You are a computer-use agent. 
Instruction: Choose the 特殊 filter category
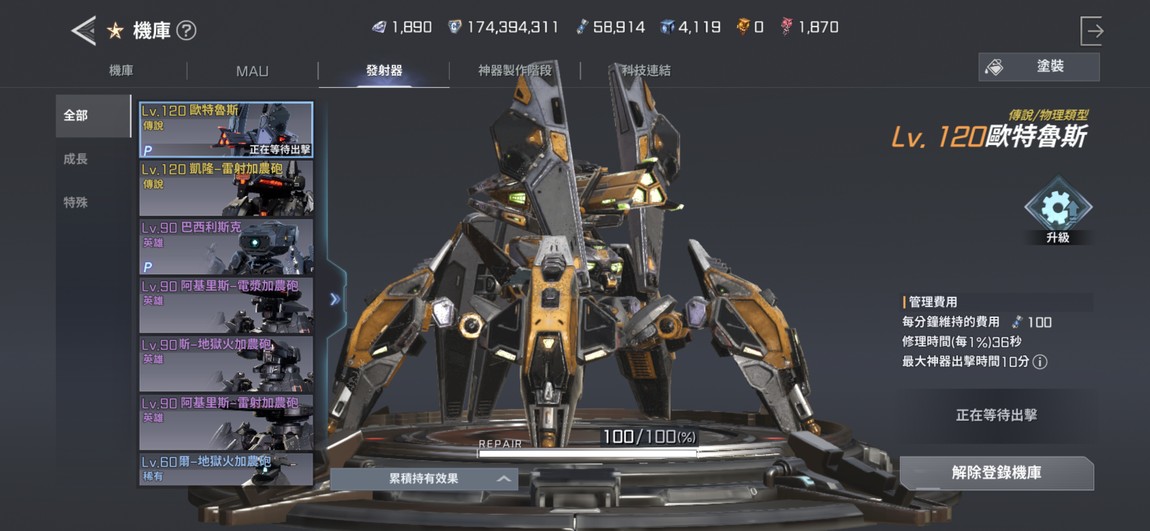point(76,202)
